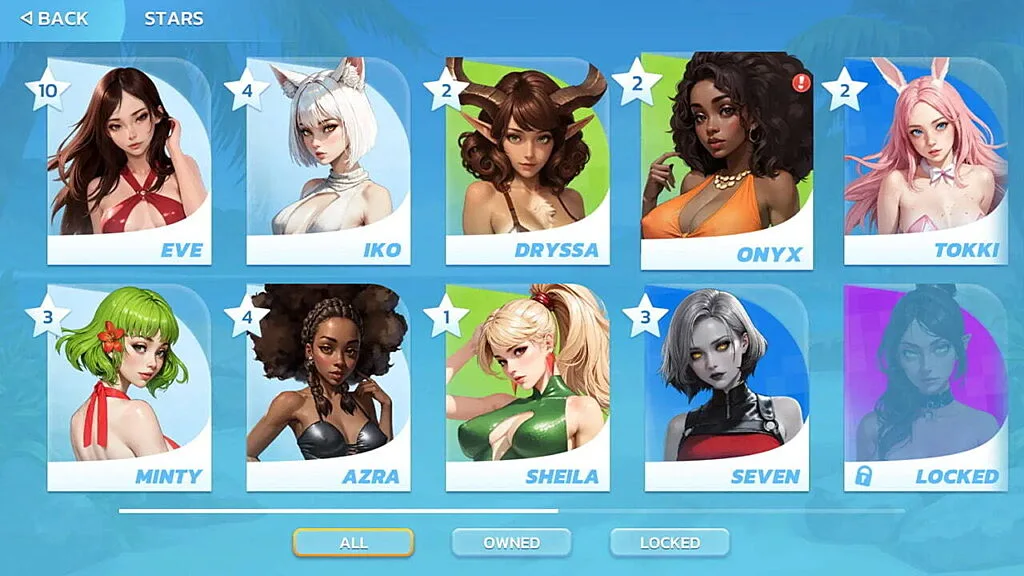Go back using the Back button
This screenshot has height=576, width=1024.
55,18
